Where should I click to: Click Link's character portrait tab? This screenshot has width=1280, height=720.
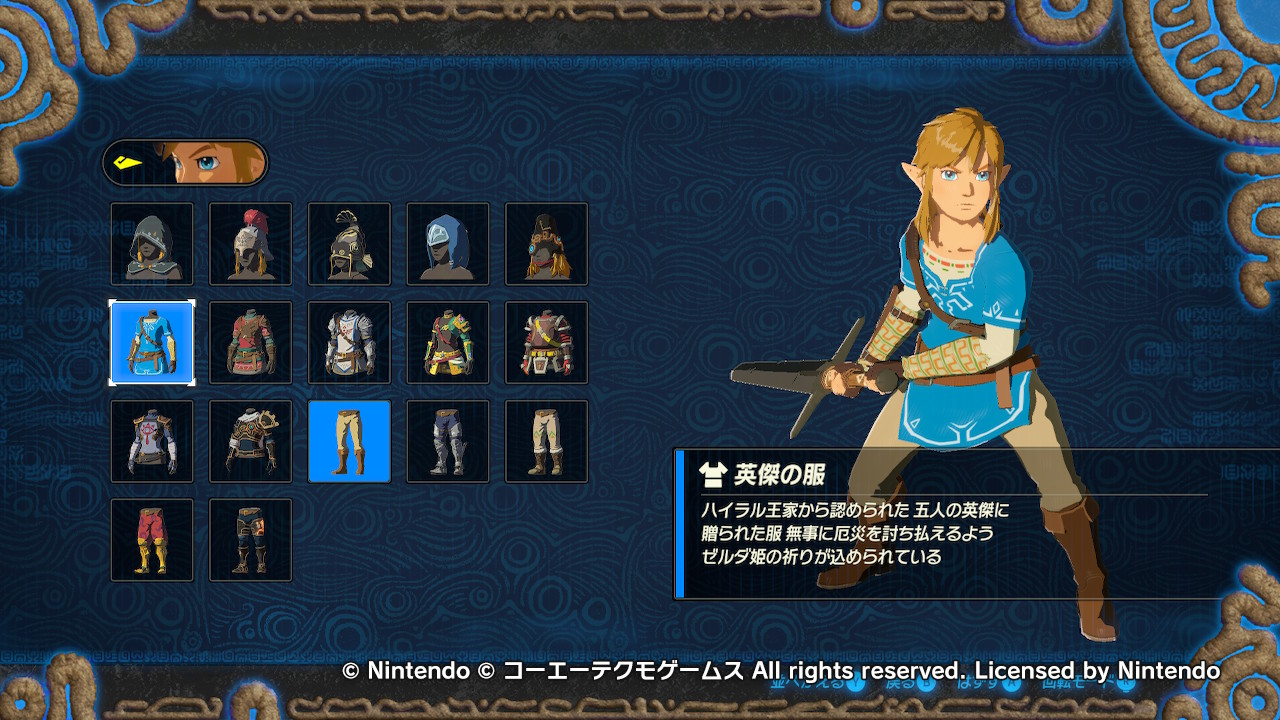(x=185, y=163)
